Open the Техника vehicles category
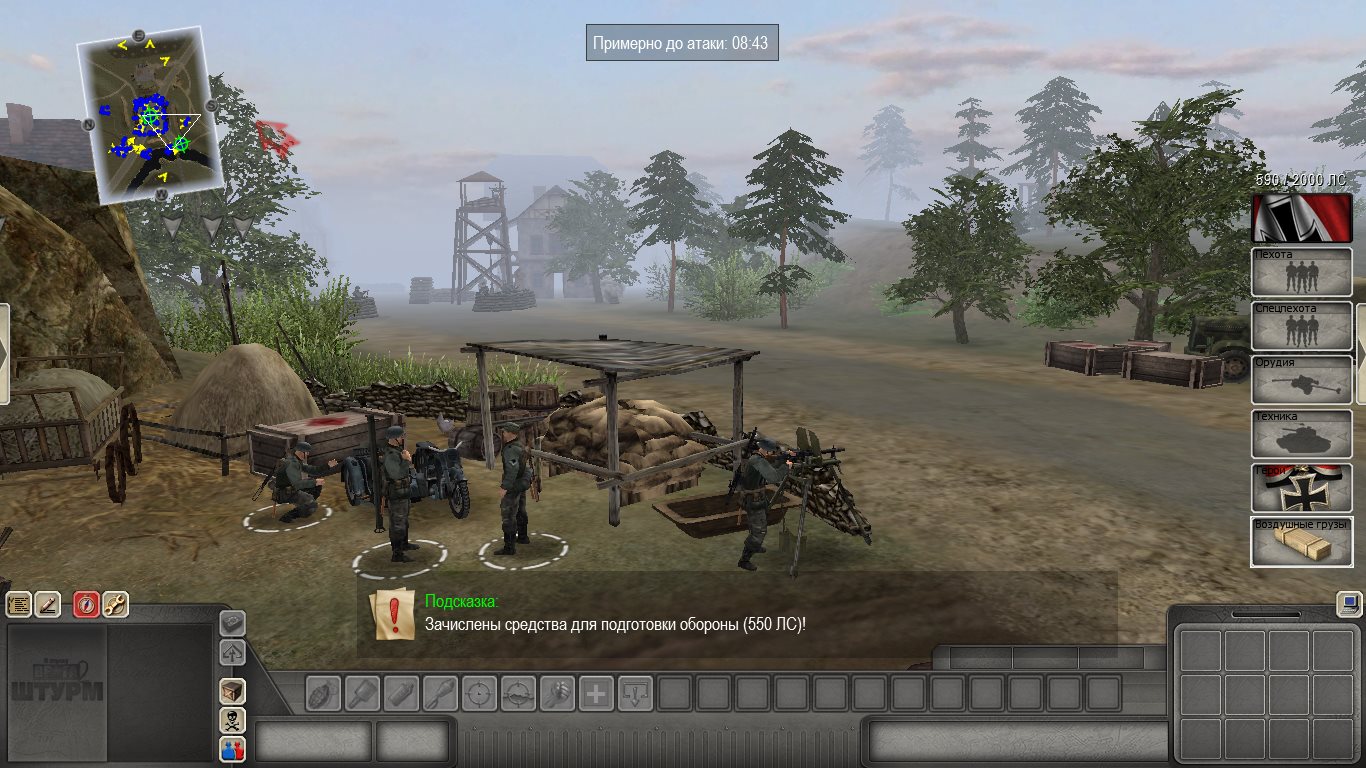This screenshot has width=1366, height=768. point(1301,434)
